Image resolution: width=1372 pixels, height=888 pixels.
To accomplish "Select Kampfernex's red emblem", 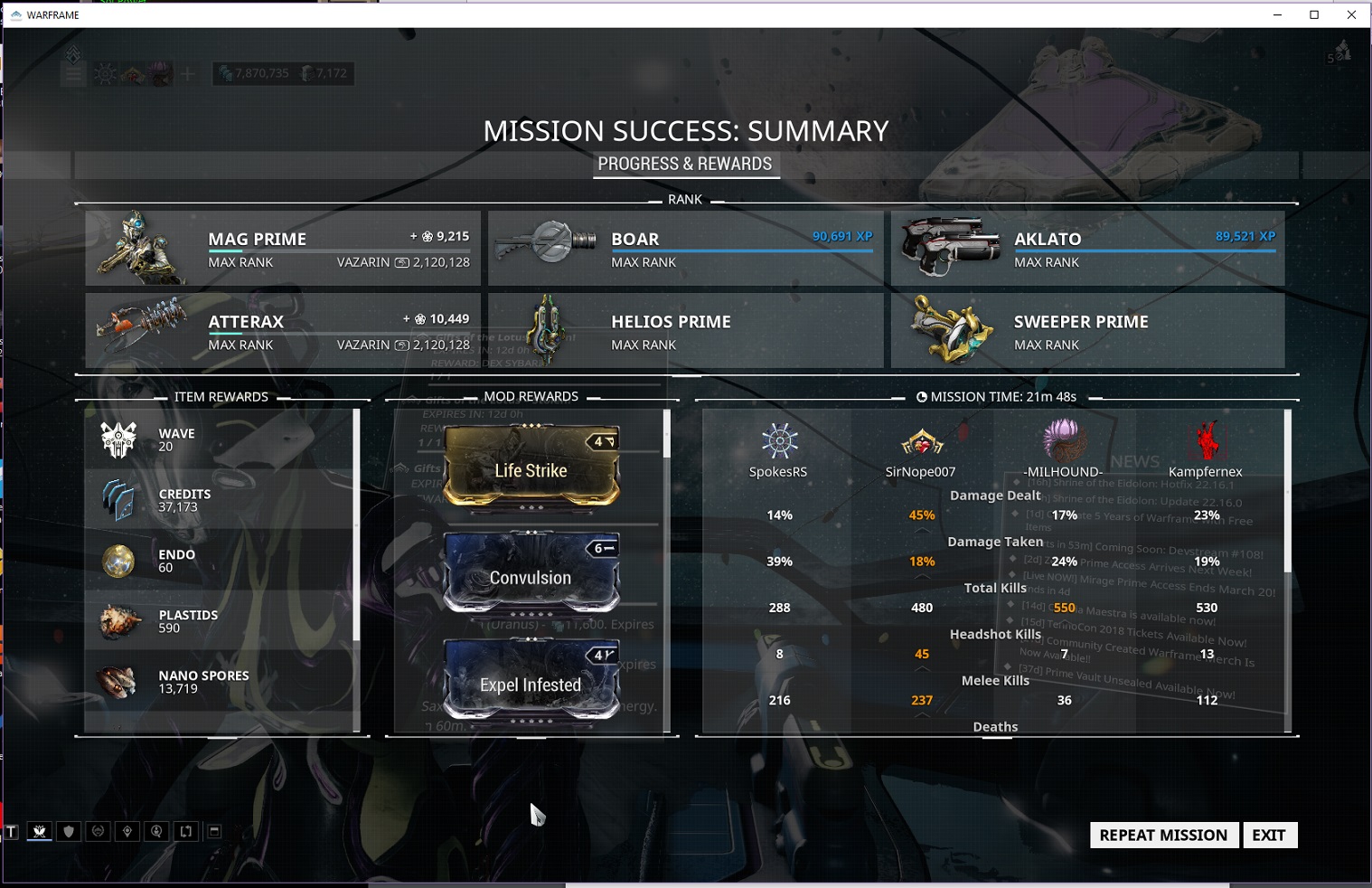I will pos(1206,440).
